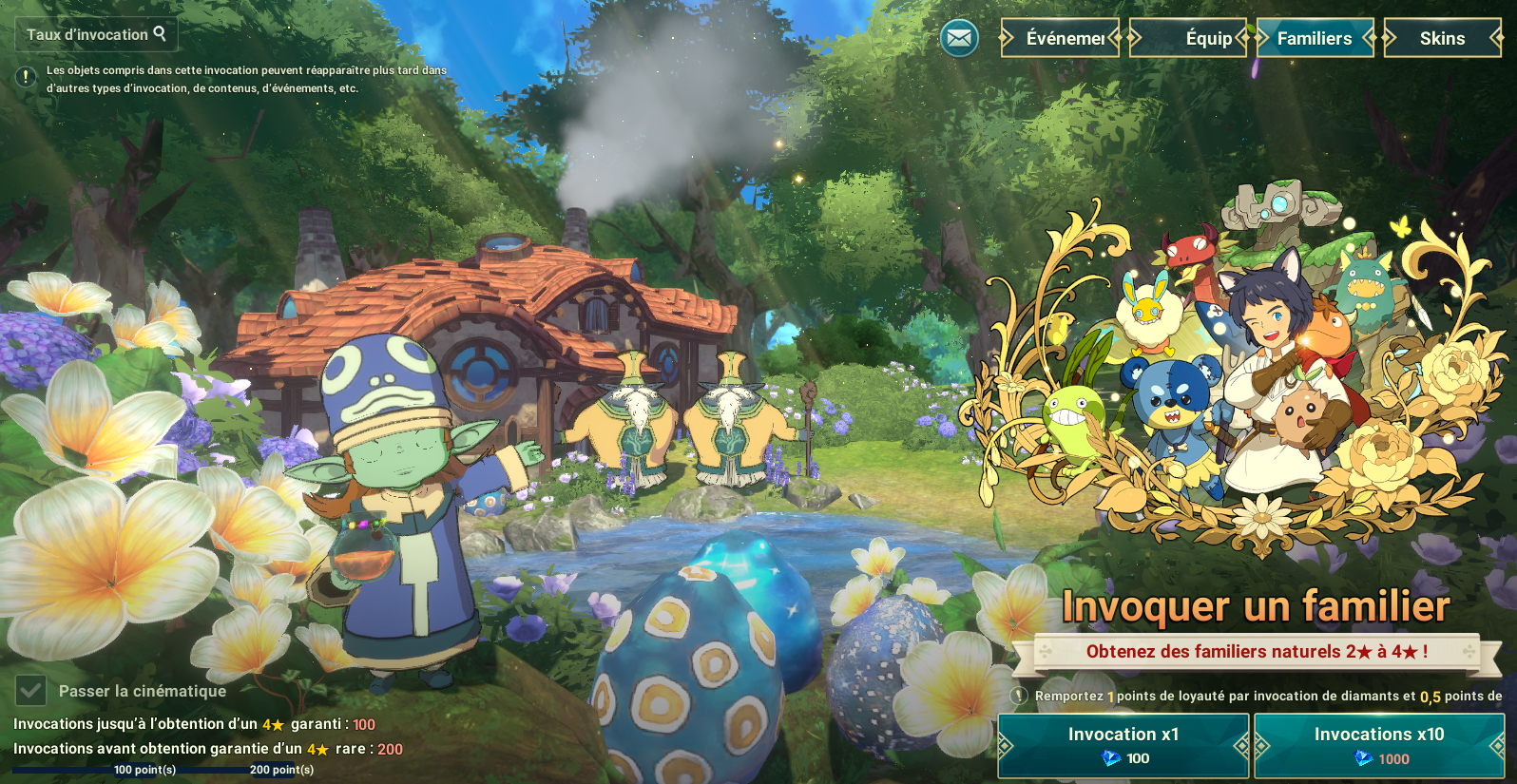Open Taux d'invocation rates

click(x=95, y=34)
